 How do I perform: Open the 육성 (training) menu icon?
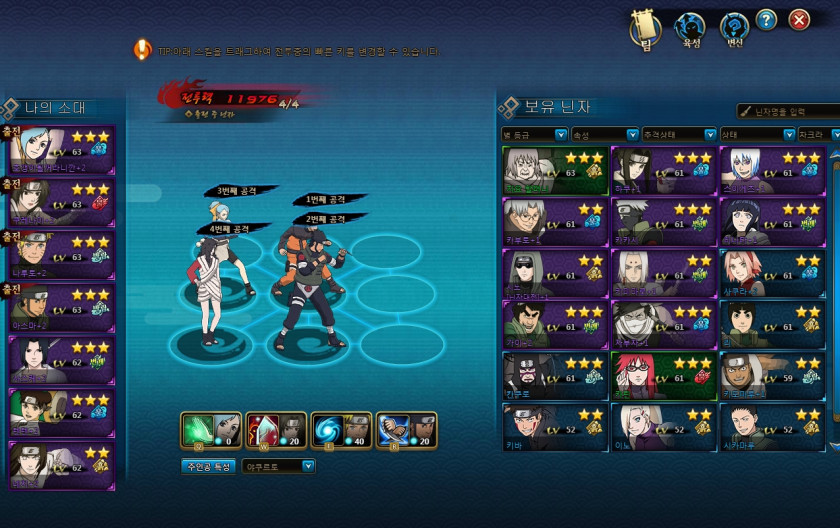pyautogui.click(x=690, y=28)
